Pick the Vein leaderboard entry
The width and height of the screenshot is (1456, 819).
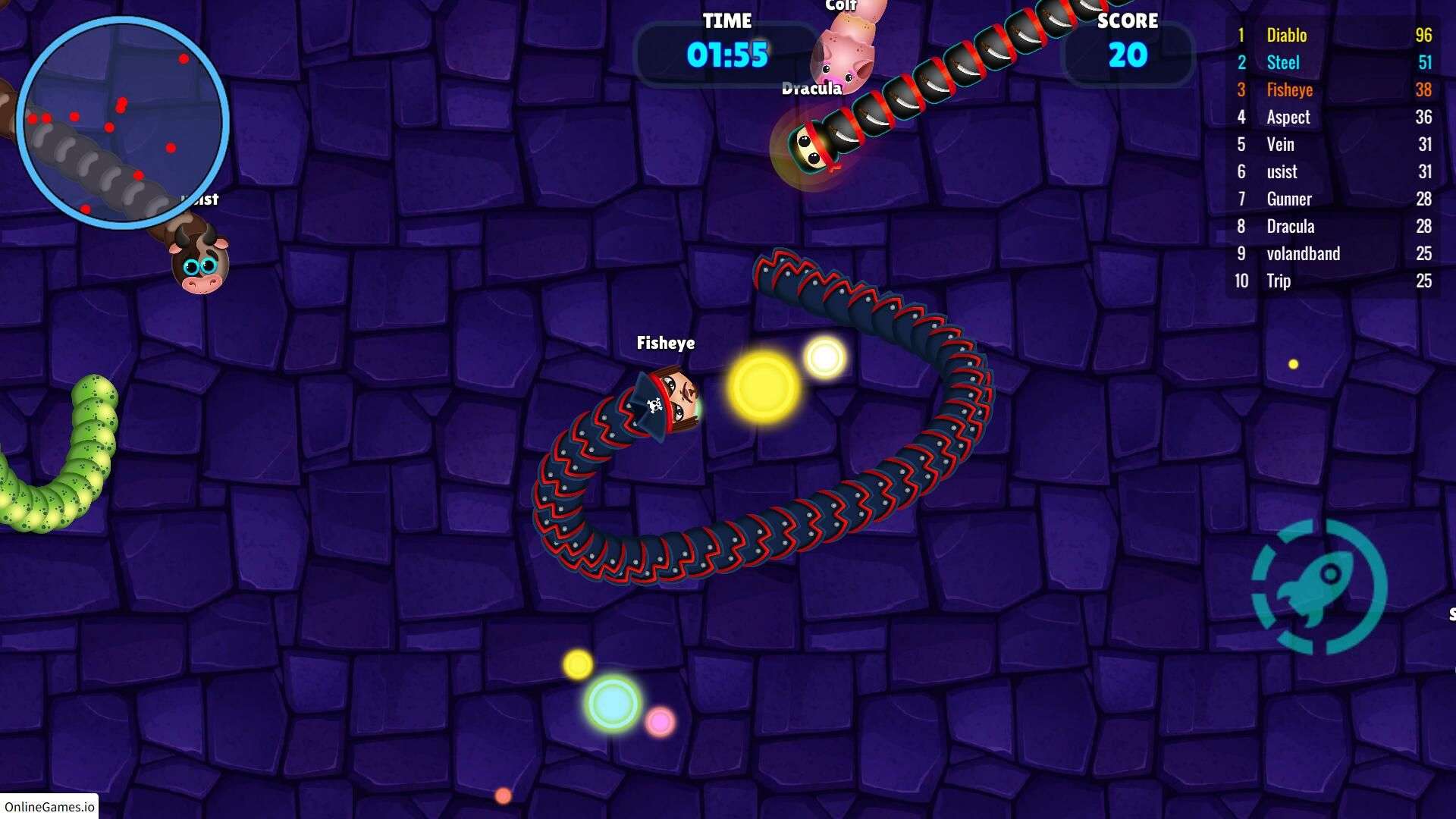1333,144
